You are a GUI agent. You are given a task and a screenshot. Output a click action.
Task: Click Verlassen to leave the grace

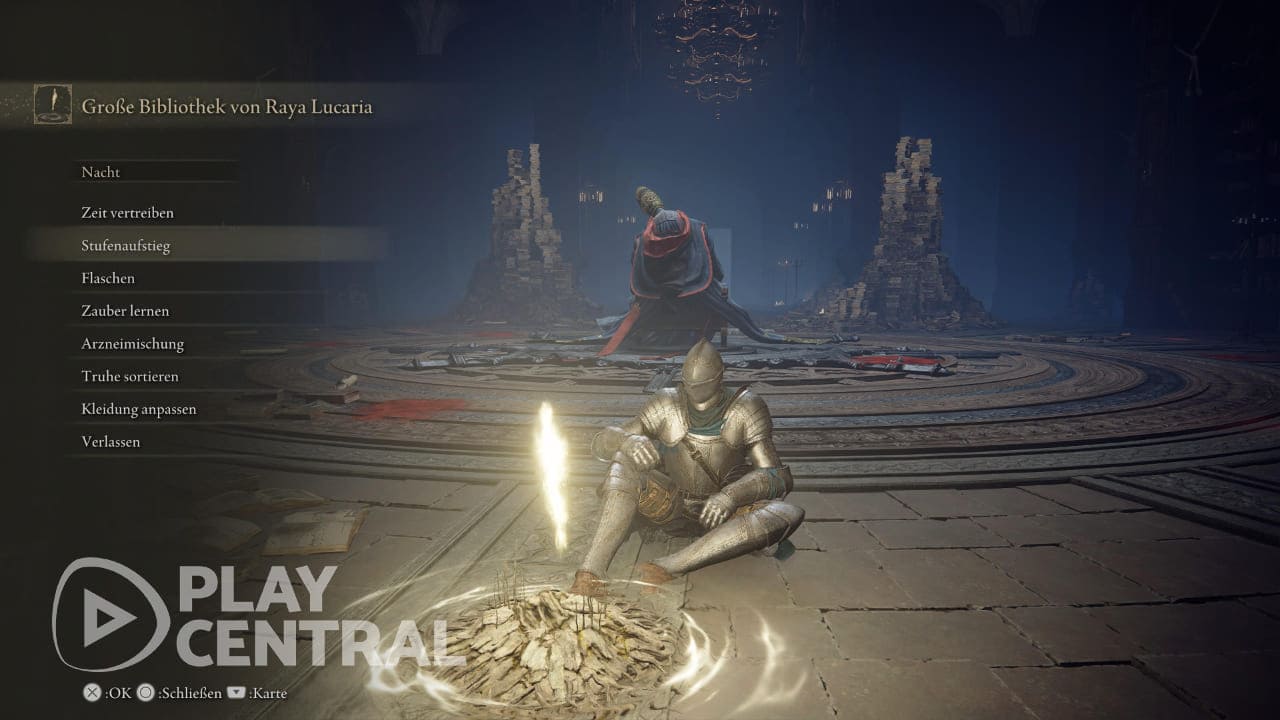(111, 442)
